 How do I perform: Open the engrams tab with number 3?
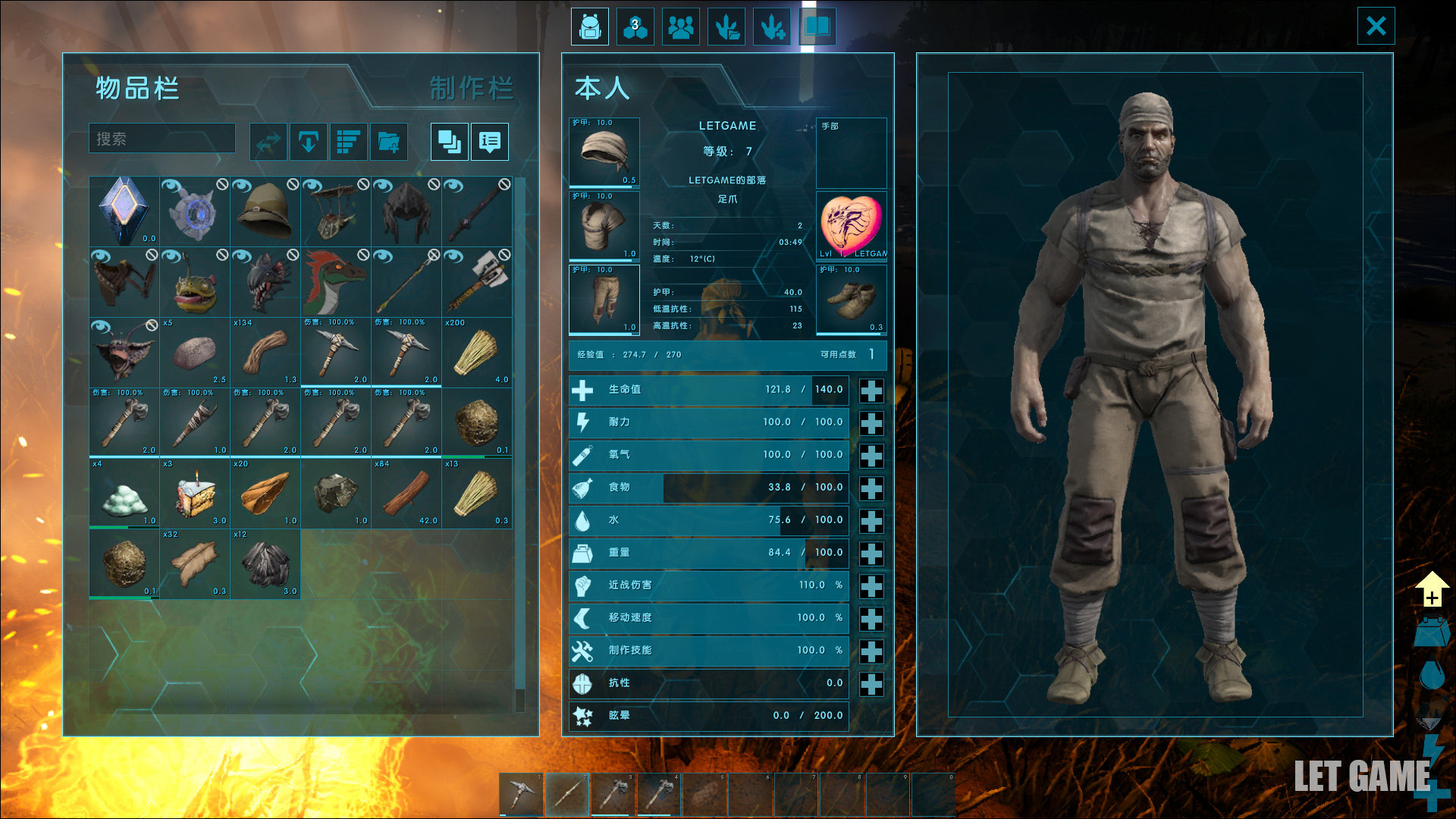pyautogui.click(x=635, y=27)
